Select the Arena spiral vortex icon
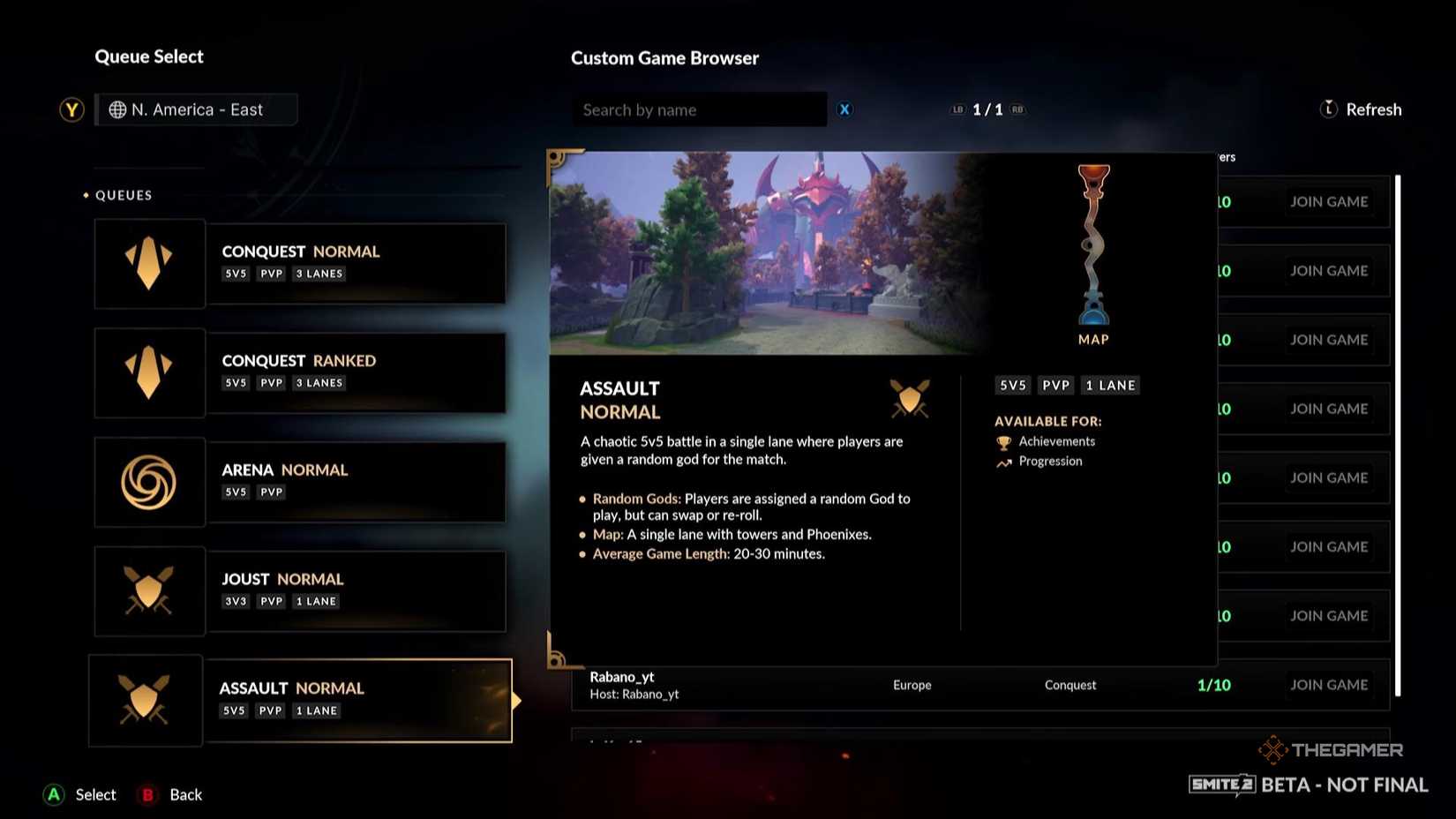 tap(149, 481)
